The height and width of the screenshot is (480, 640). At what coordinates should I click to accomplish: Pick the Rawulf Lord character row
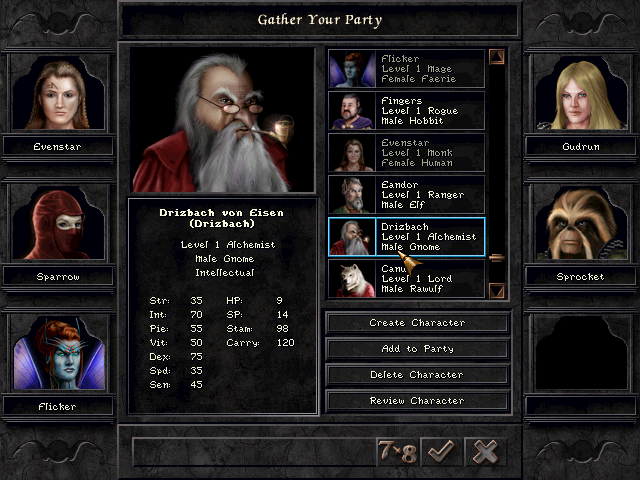point(406,277)
